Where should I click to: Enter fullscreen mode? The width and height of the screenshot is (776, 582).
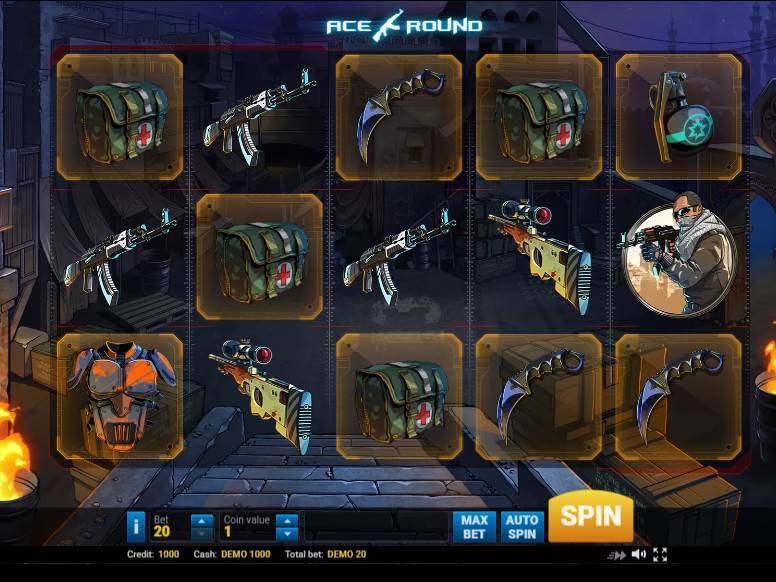[660, 554]
